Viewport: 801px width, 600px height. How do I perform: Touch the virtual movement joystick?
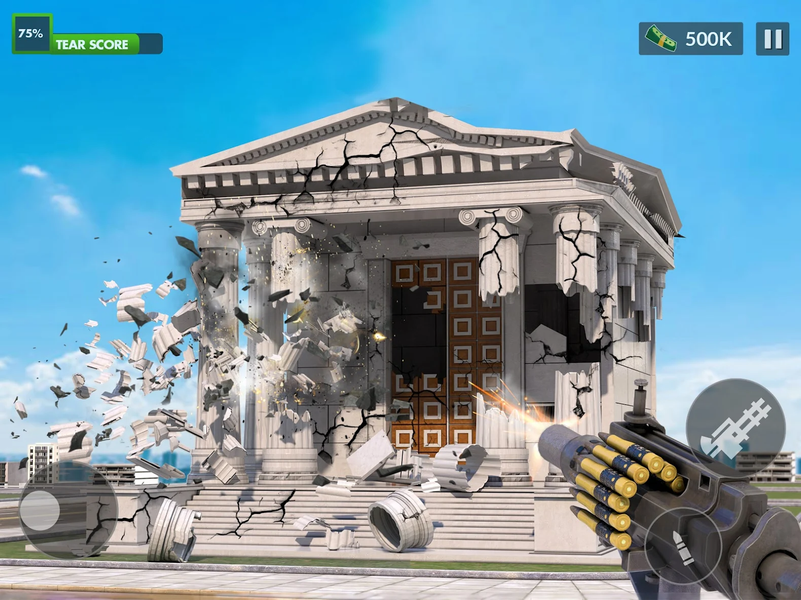coord(40,510)
